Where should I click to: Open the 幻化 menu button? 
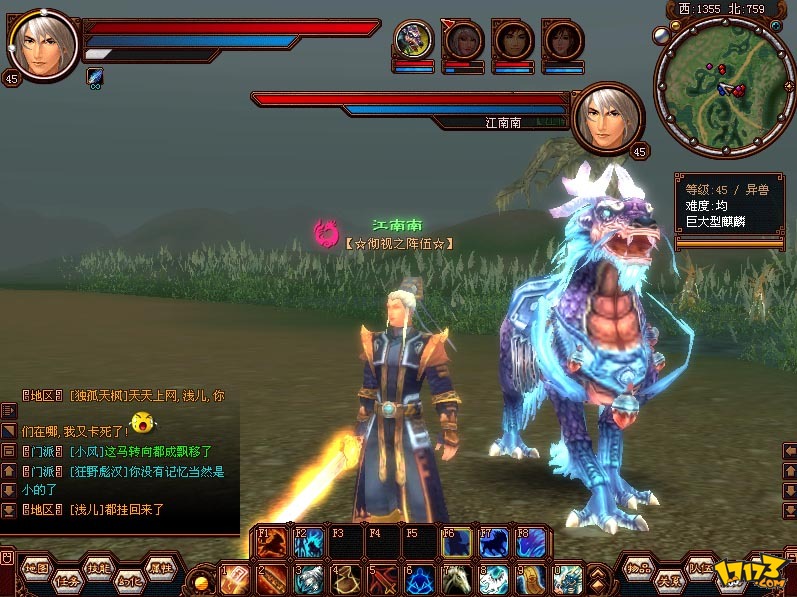(x=128, y=580)
